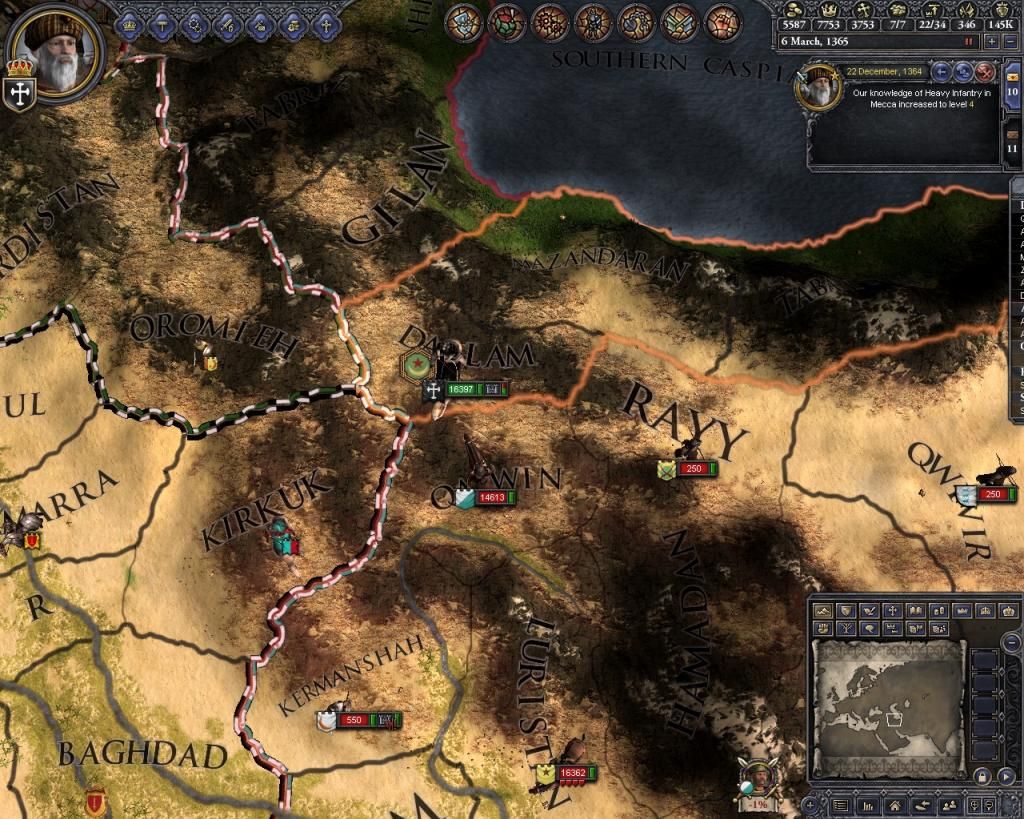Switch to the terrain map mode
The height and width of the screenshot is (819, 1024).
(x=825, y=610)
